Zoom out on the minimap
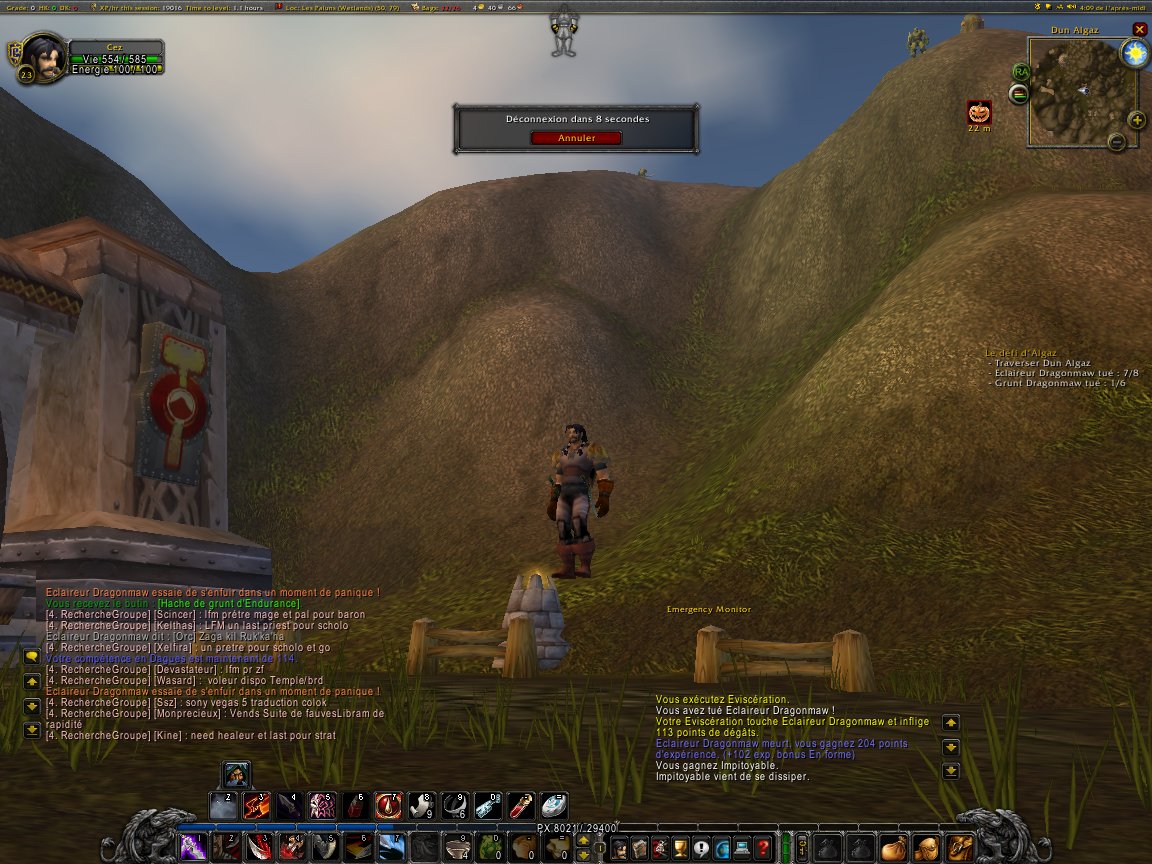The height and width of the screenshot is (864, 1152). click(1117, 142)
